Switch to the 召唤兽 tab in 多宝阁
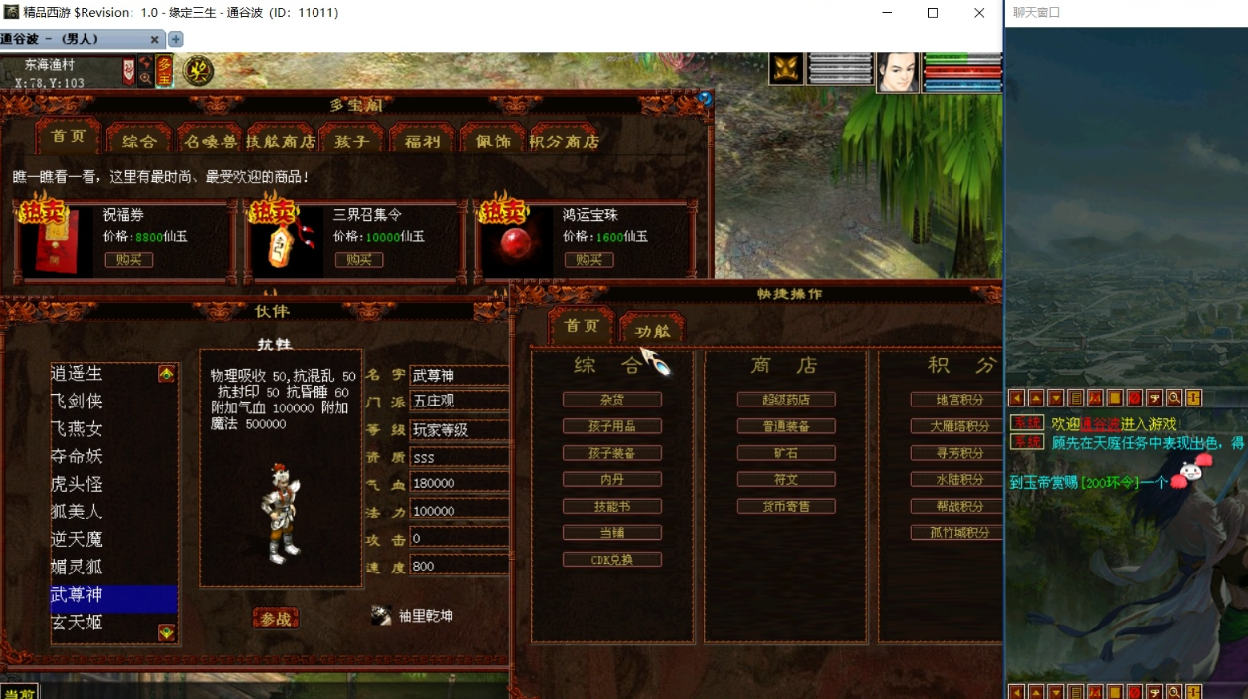 pos(211,141)
